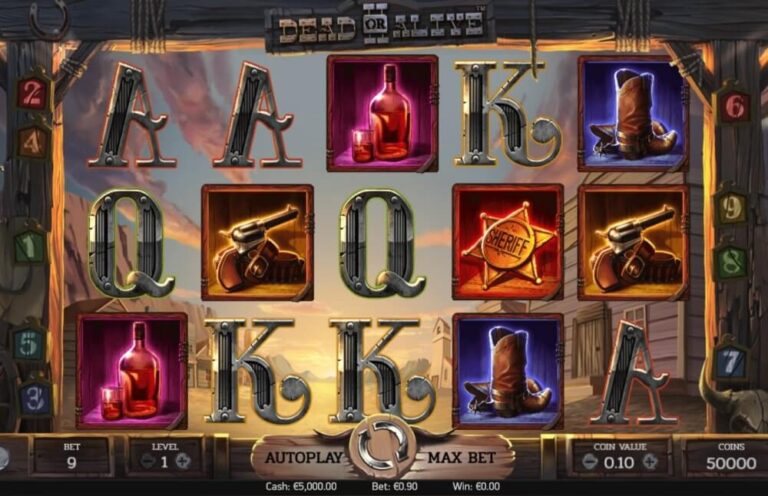Select payline marker 9
Viewport: 768px width, 496px height.
[x=733, y=208]
